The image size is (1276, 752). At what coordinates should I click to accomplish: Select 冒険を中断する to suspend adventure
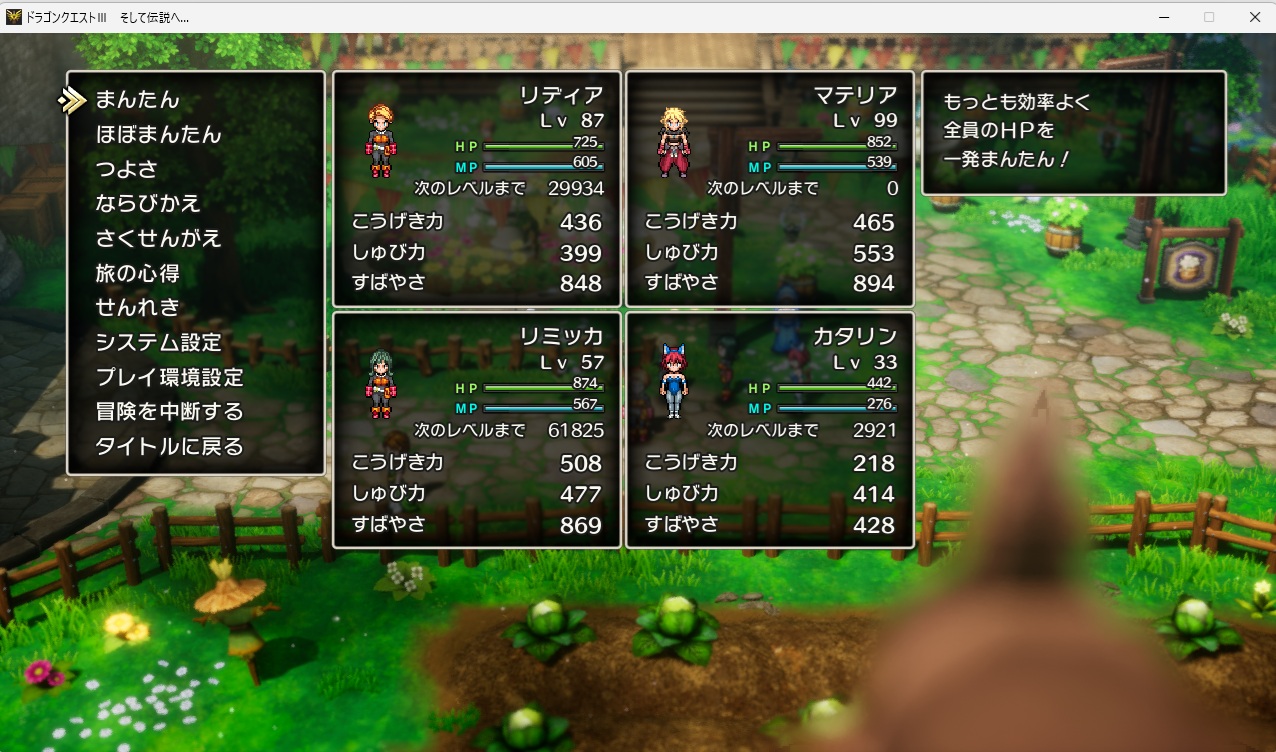click(169, 412)
